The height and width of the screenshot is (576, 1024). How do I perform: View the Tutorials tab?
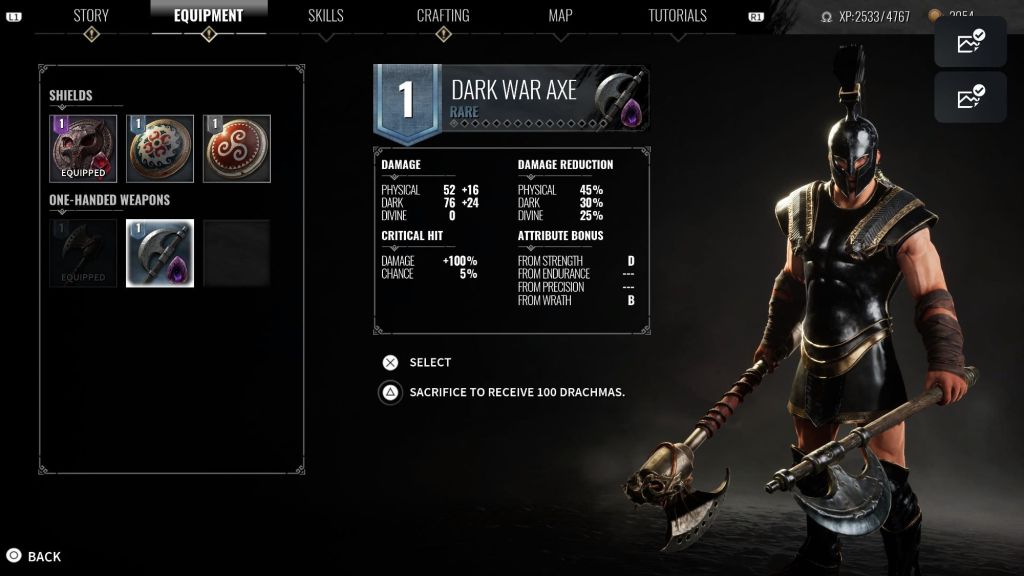677,16
